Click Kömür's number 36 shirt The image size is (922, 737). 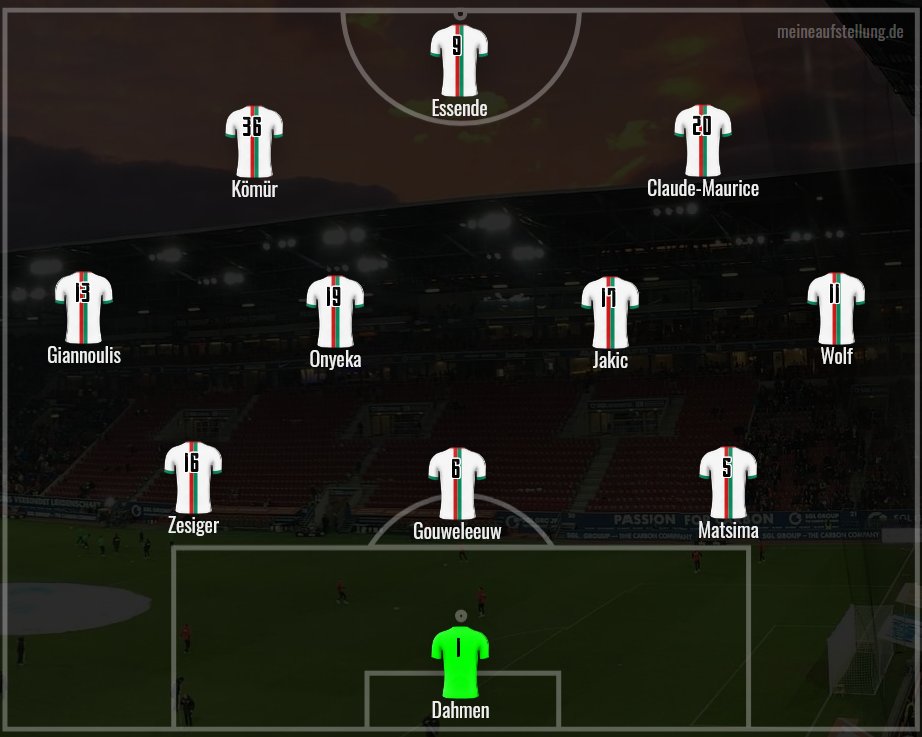tap(254, 139)
